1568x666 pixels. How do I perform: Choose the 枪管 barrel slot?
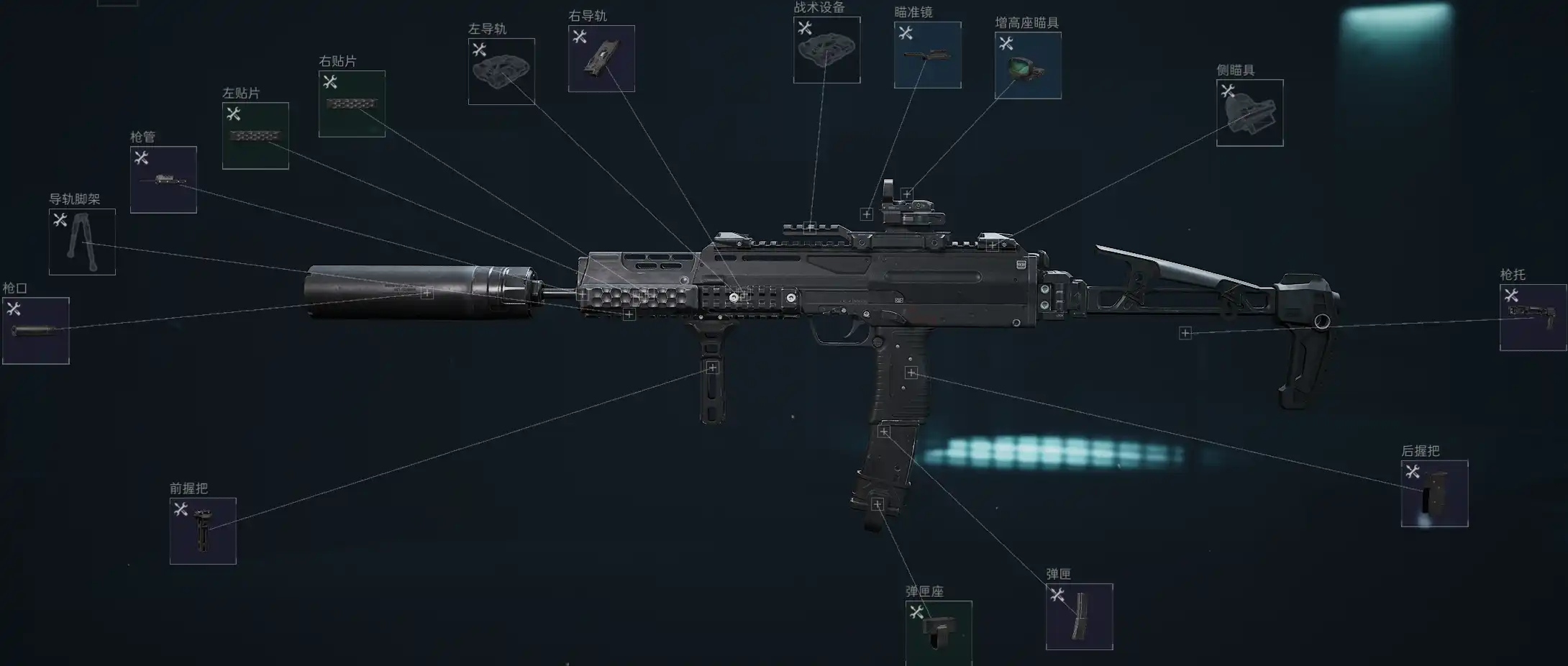[x=163, y=180]
